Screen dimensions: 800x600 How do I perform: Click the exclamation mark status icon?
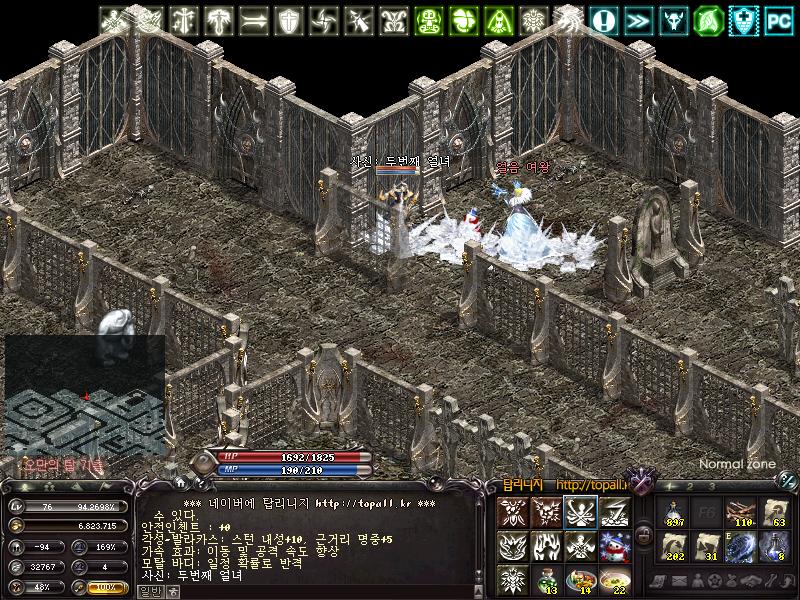click(603, 19)
